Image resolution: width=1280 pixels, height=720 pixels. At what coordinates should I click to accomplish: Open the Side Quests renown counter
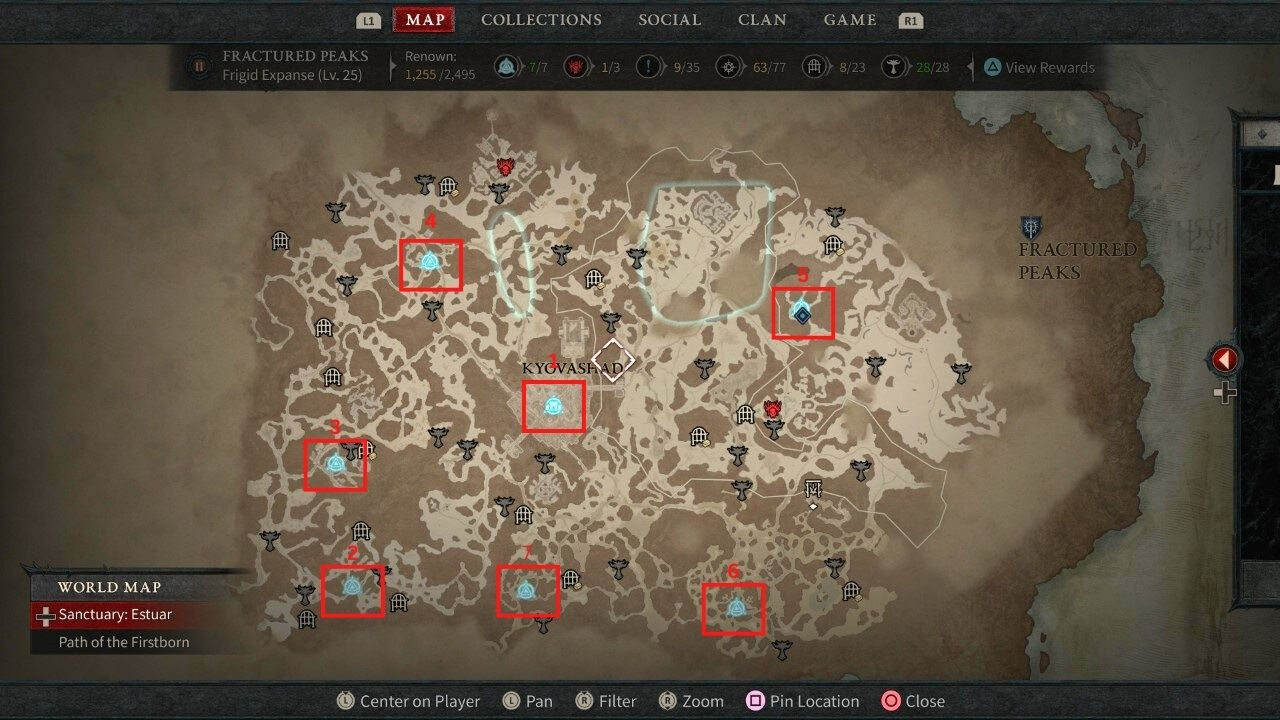tap(648, 67)
